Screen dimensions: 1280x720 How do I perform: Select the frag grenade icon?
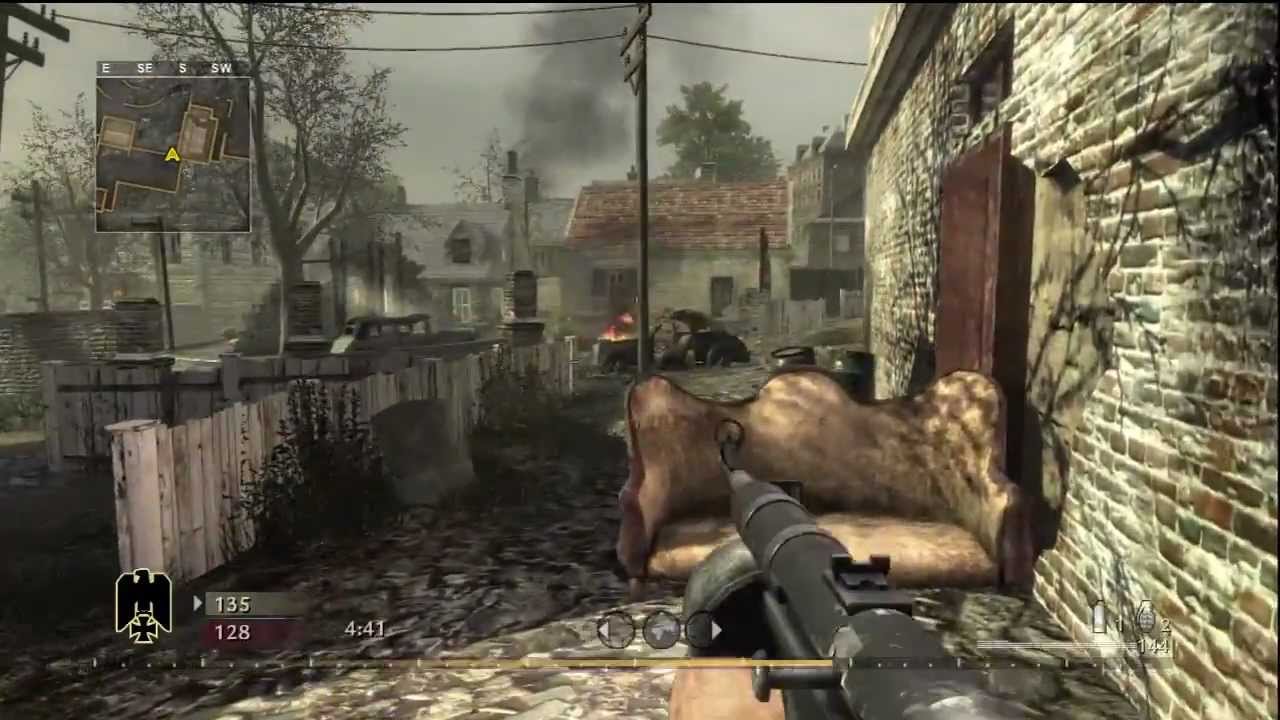1146,618
